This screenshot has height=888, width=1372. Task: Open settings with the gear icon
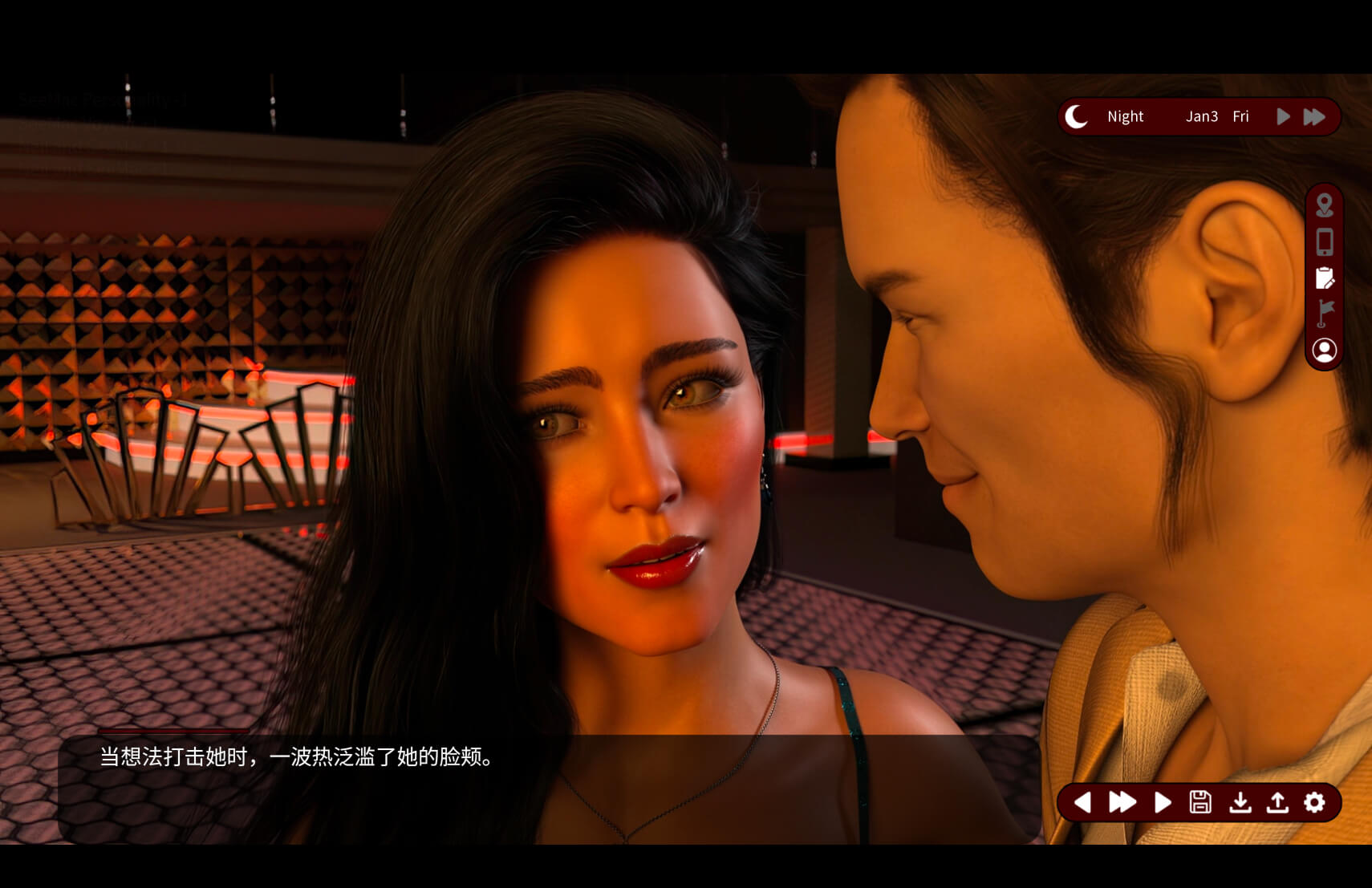click(1314, 802)
